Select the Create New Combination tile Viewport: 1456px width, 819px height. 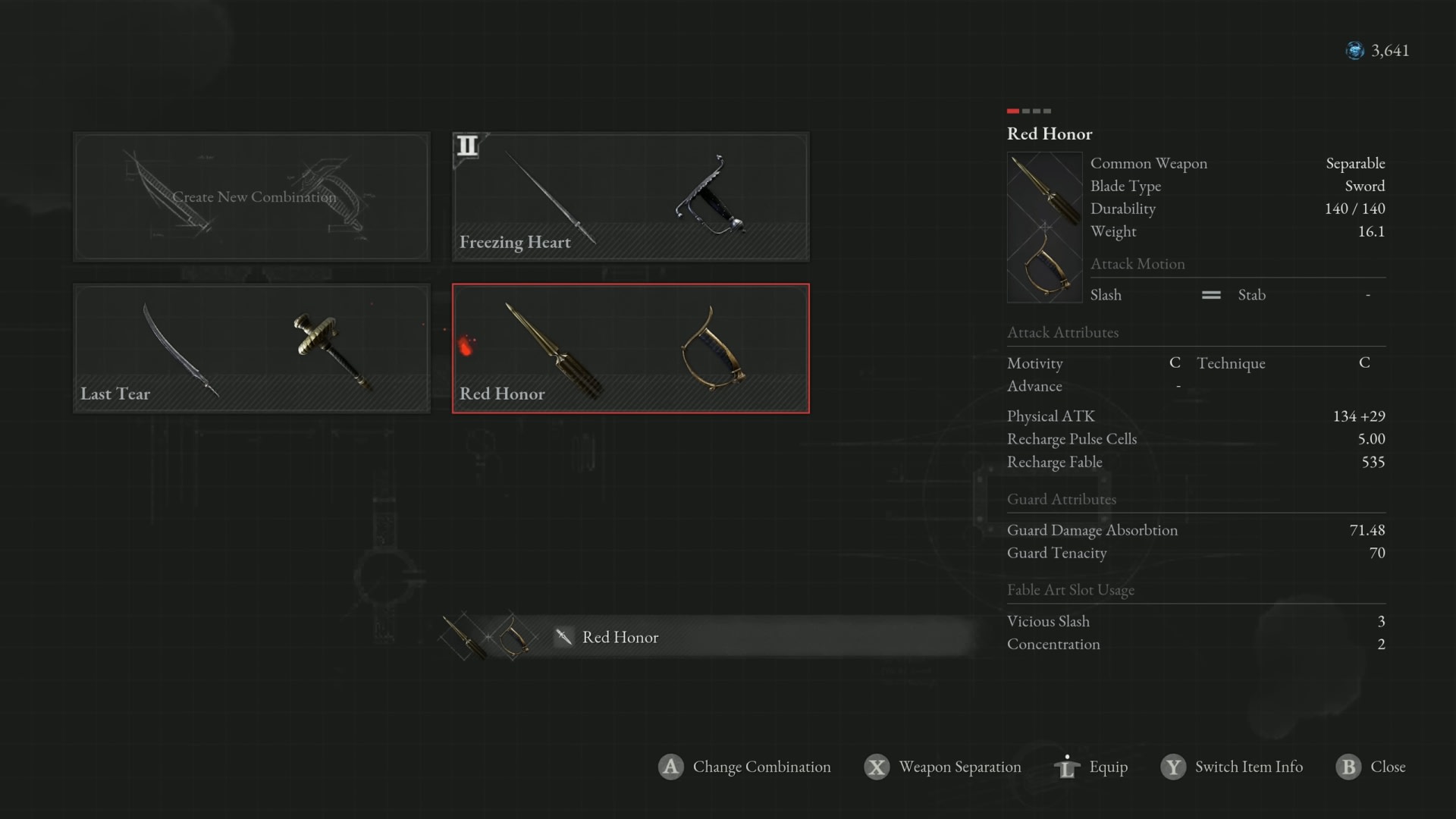pos(252,197)
